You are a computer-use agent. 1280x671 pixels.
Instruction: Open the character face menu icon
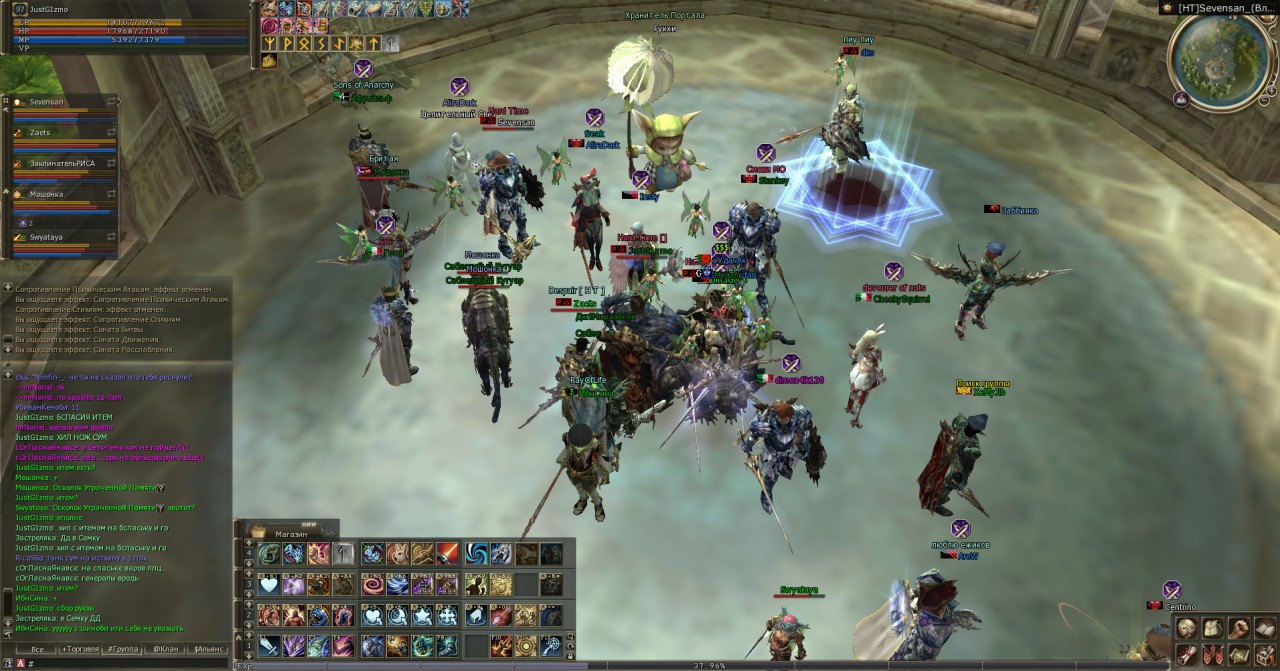[x=1186, y=628]
